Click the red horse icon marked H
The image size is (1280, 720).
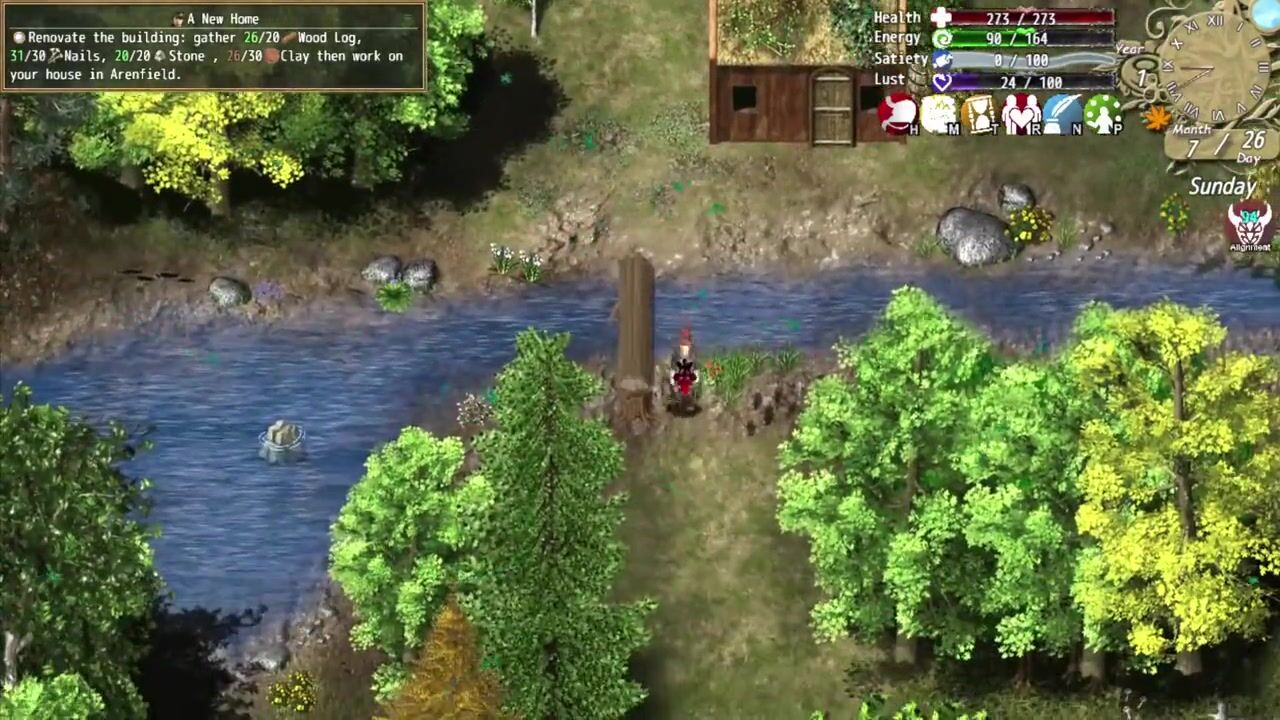(898, 114)
